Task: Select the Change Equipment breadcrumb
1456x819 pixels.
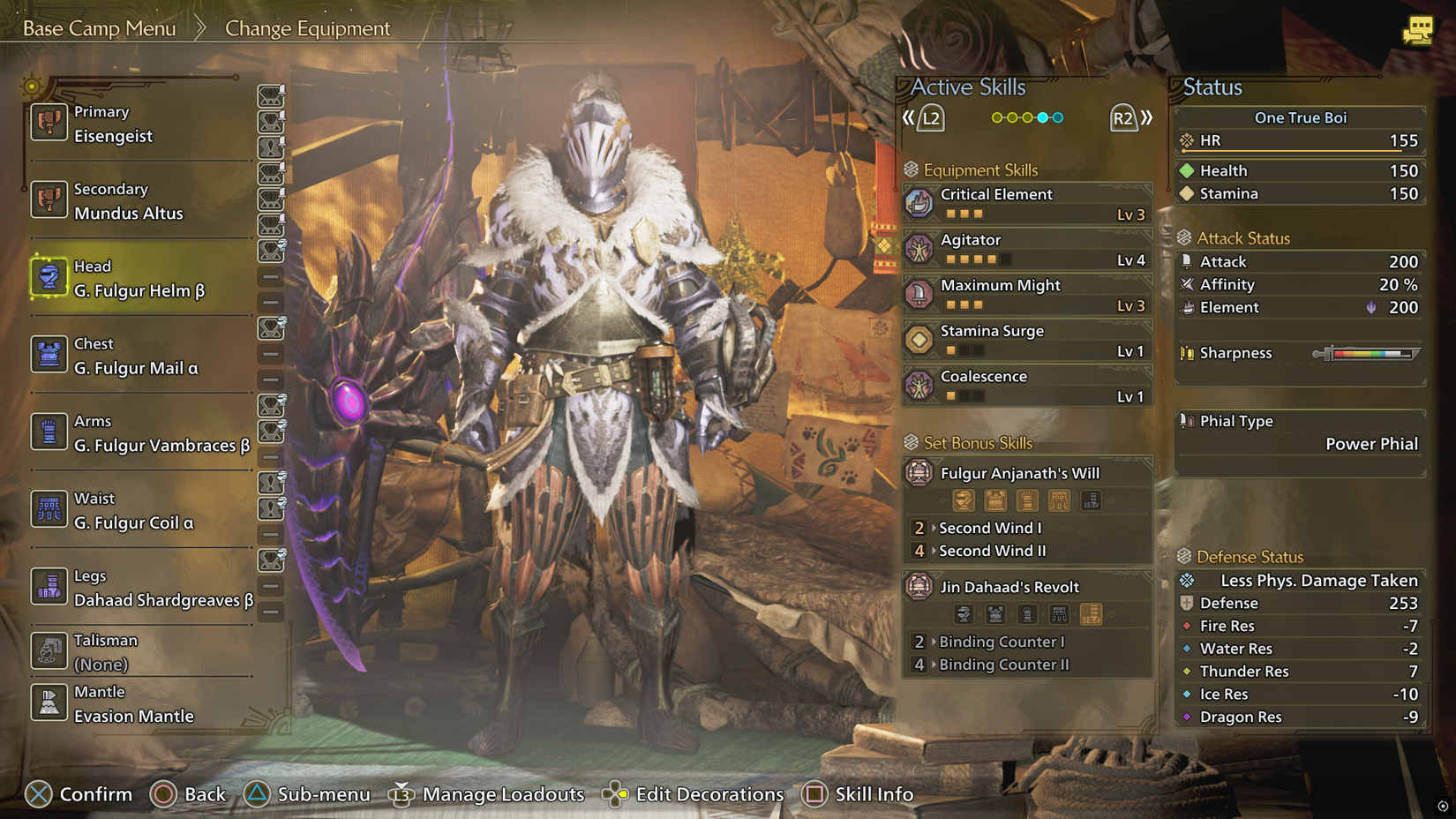Action: click(x=307, y=28)
